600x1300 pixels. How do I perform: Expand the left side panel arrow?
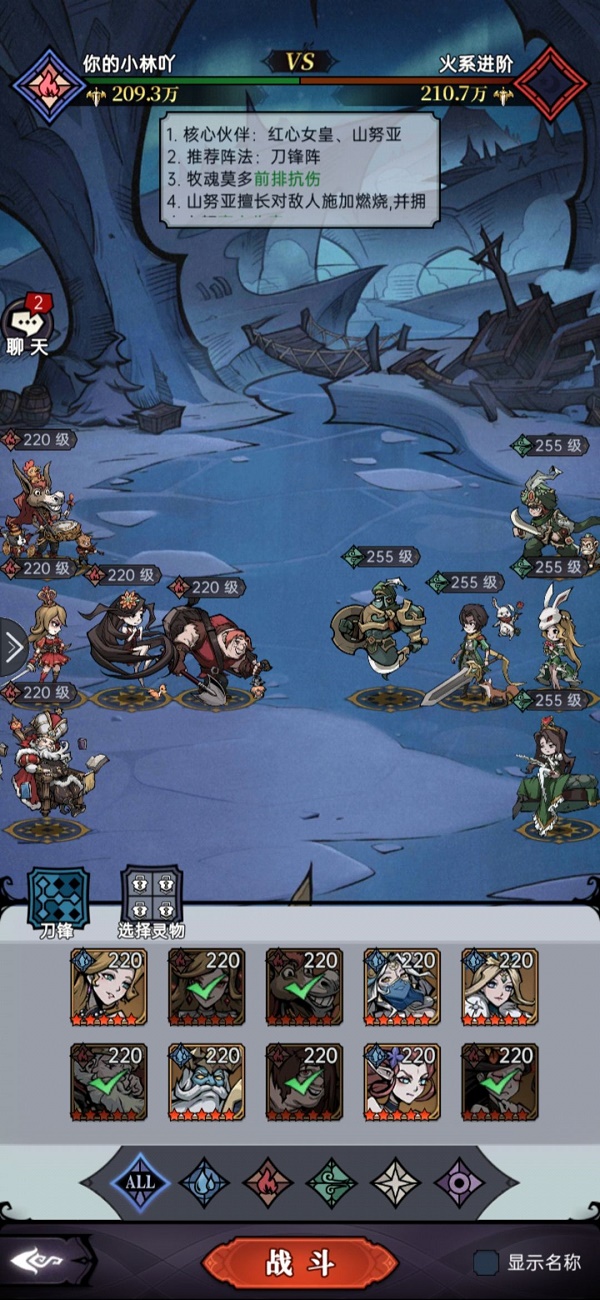(x=12, y=650)
